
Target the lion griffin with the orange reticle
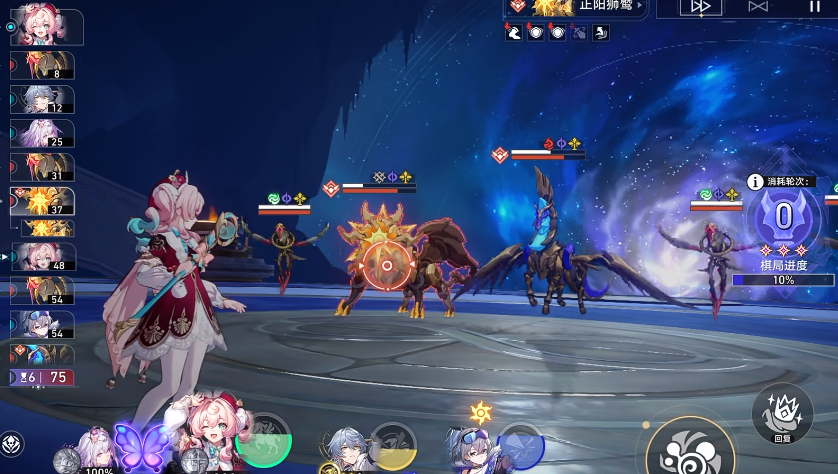(x=384, y=266)
